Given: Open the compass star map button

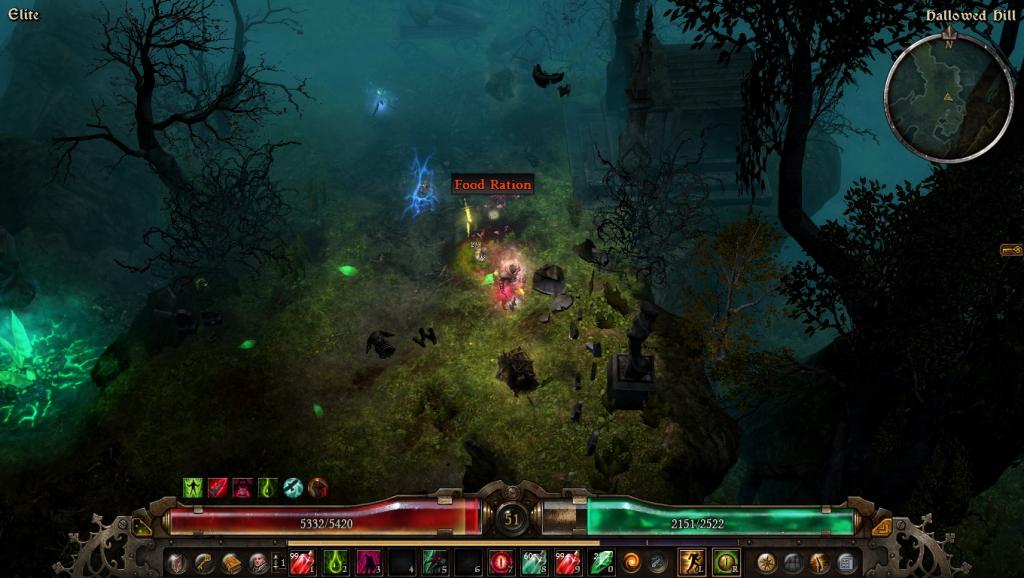Looking at the screenshot, I should tap(767, 562).
